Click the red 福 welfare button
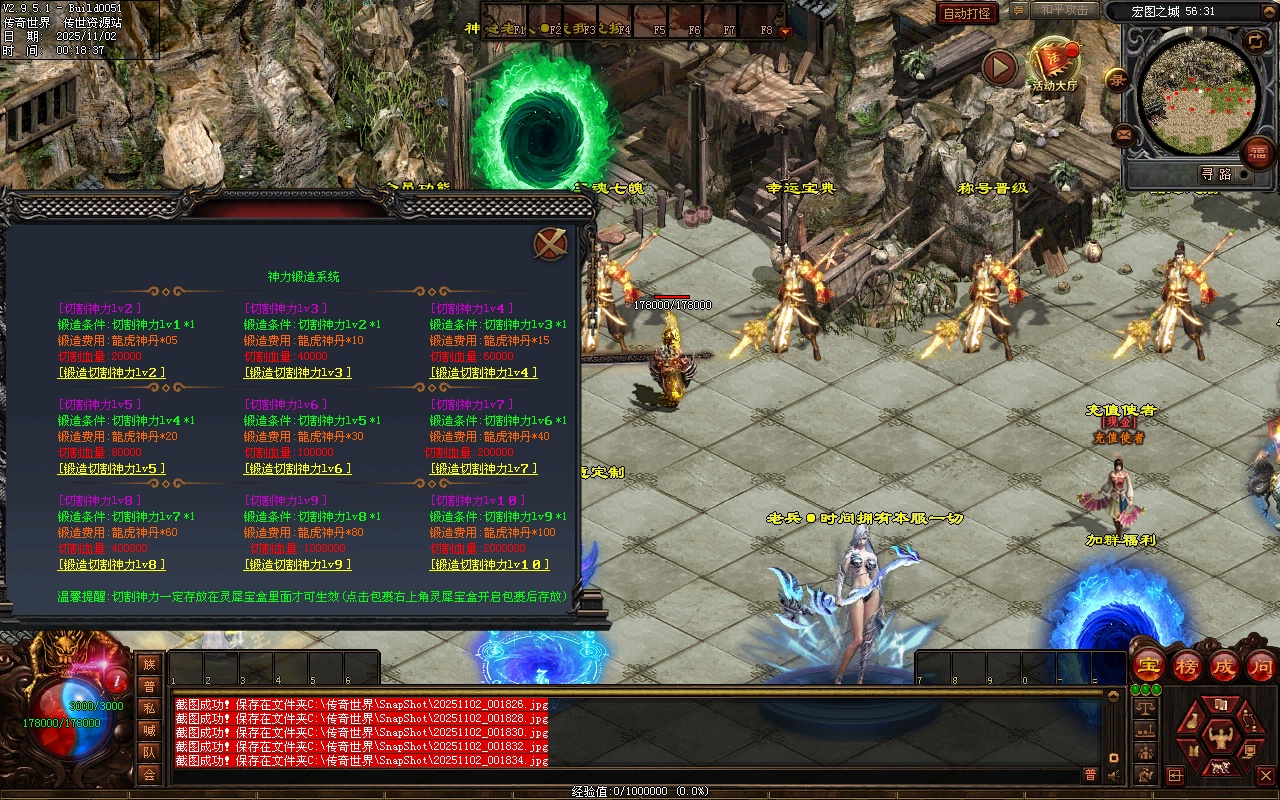 tap(1257, 152)
